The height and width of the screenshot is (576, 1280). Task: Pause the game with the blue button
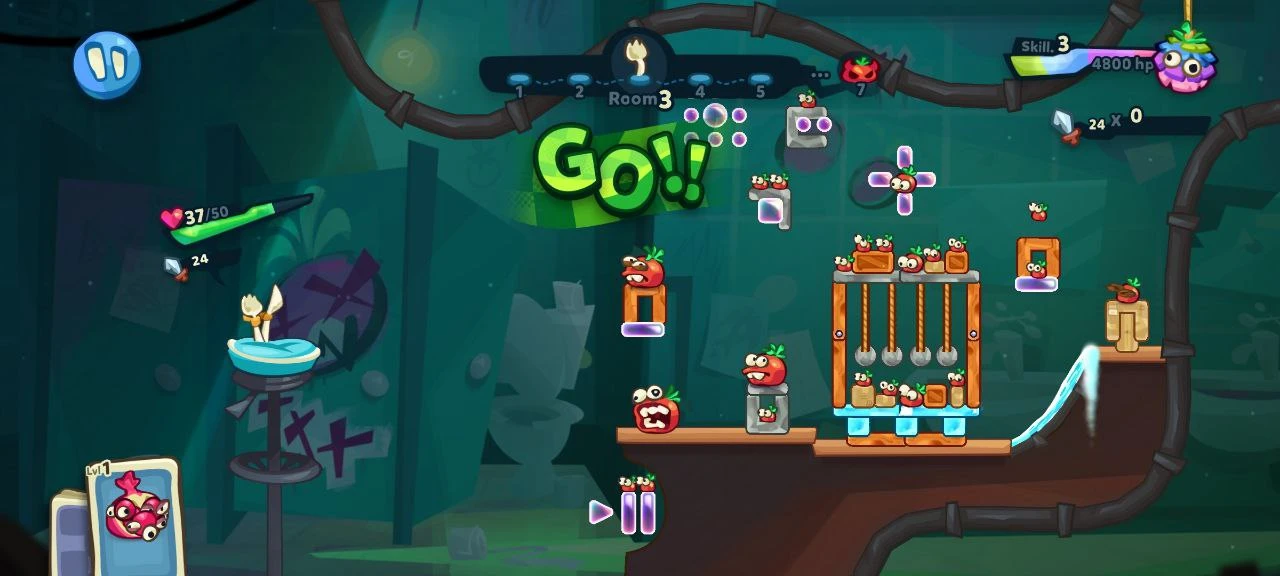[x=107, y=65]
